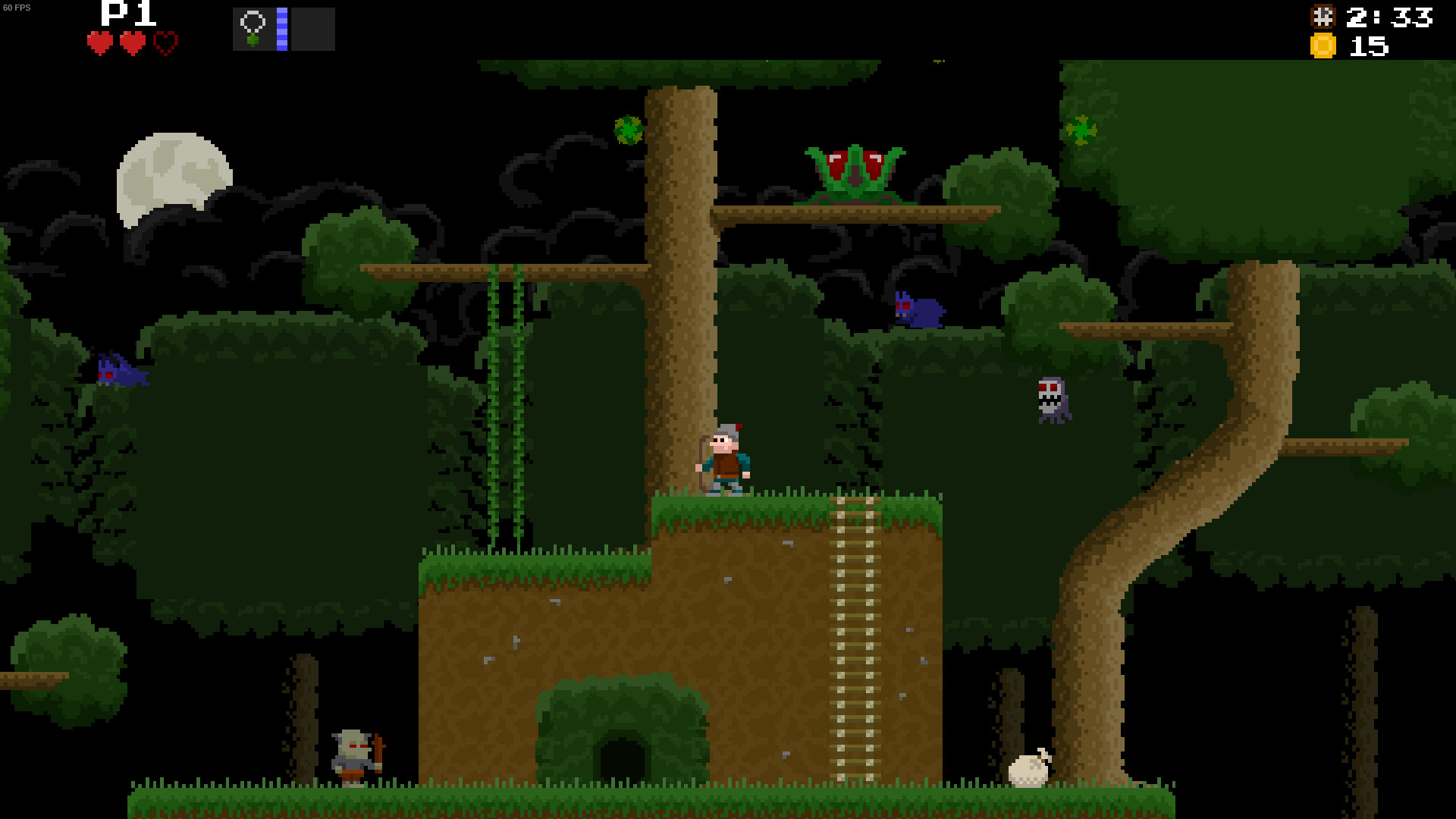Screen dimensions: 1456x819
Task: Select the slingshot weapon icon in the HUD
Action: click(x=254, y=27)
